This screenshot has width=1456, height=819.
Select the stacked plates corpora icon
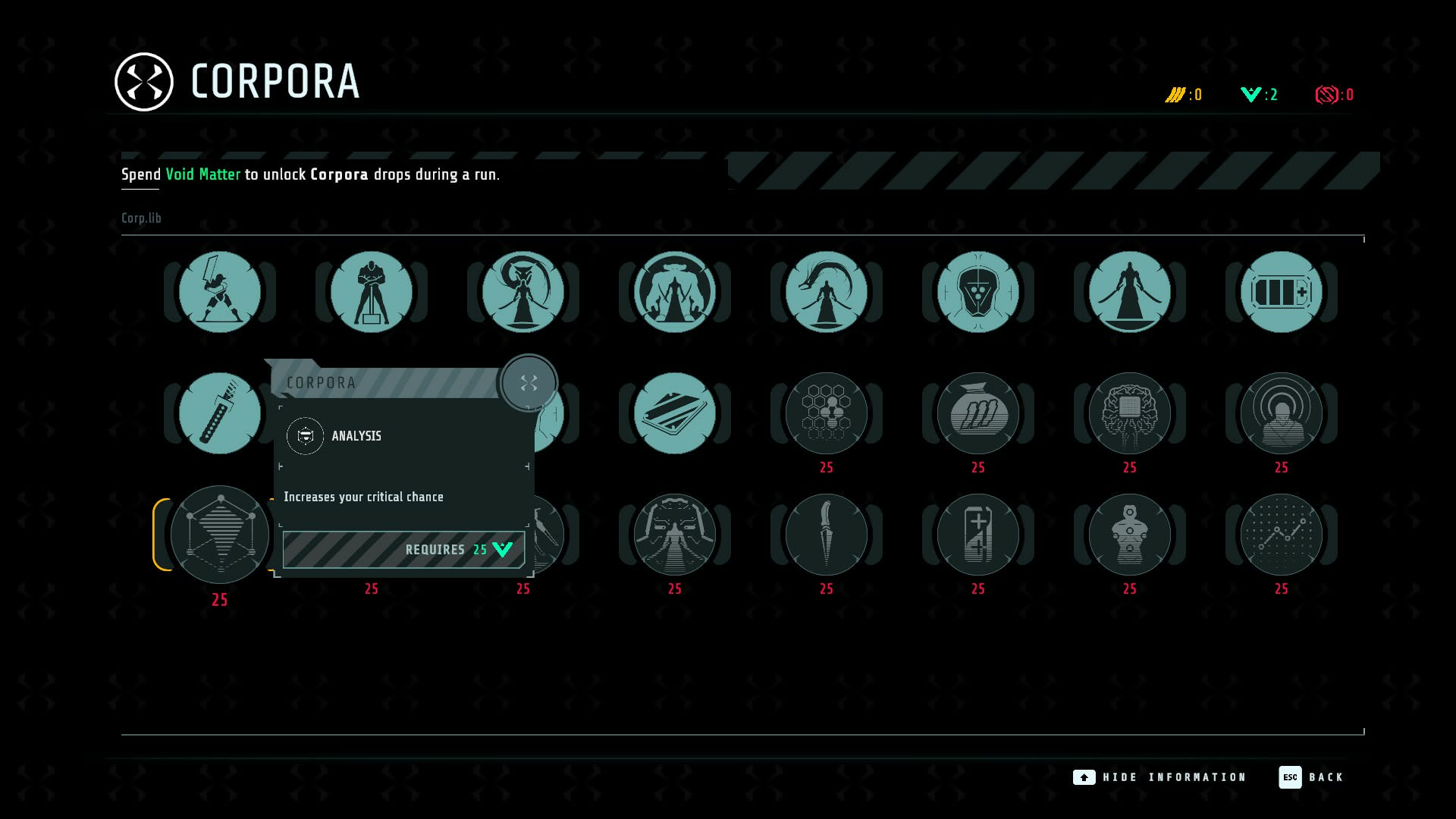pyautogui.click(x=675, y=413)
